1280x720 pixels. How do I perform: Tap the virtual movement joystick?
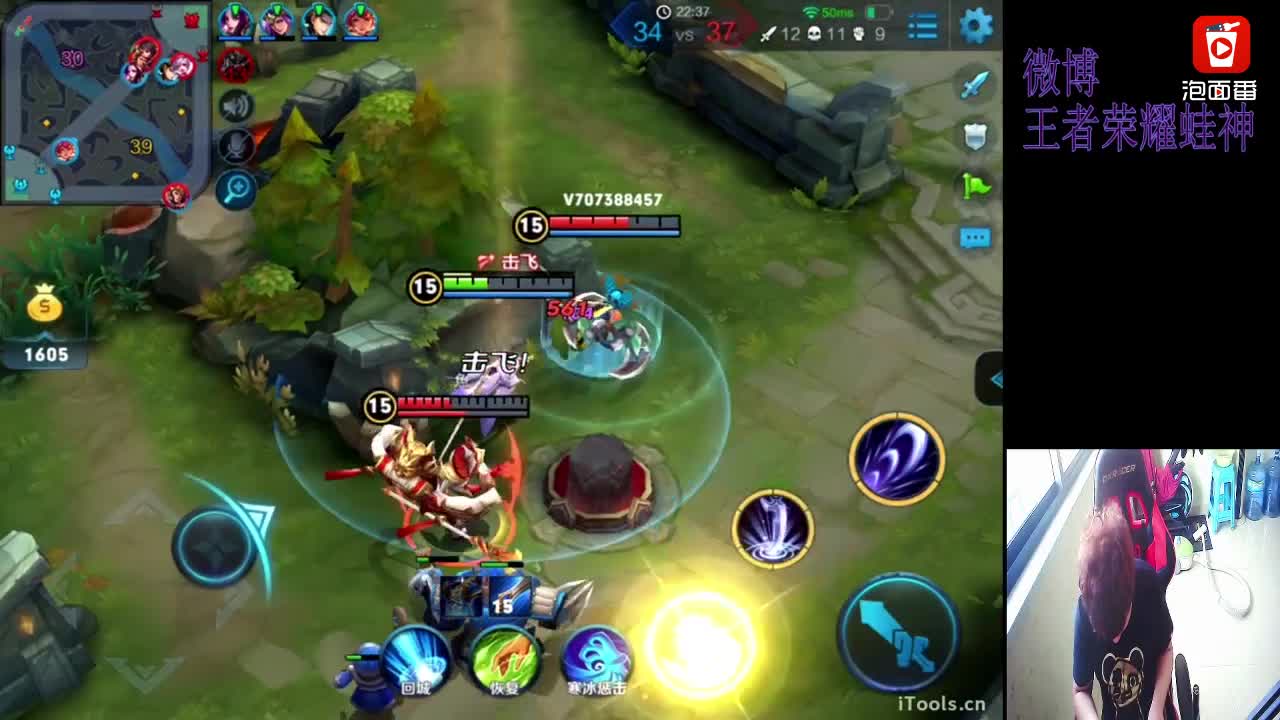215,546
